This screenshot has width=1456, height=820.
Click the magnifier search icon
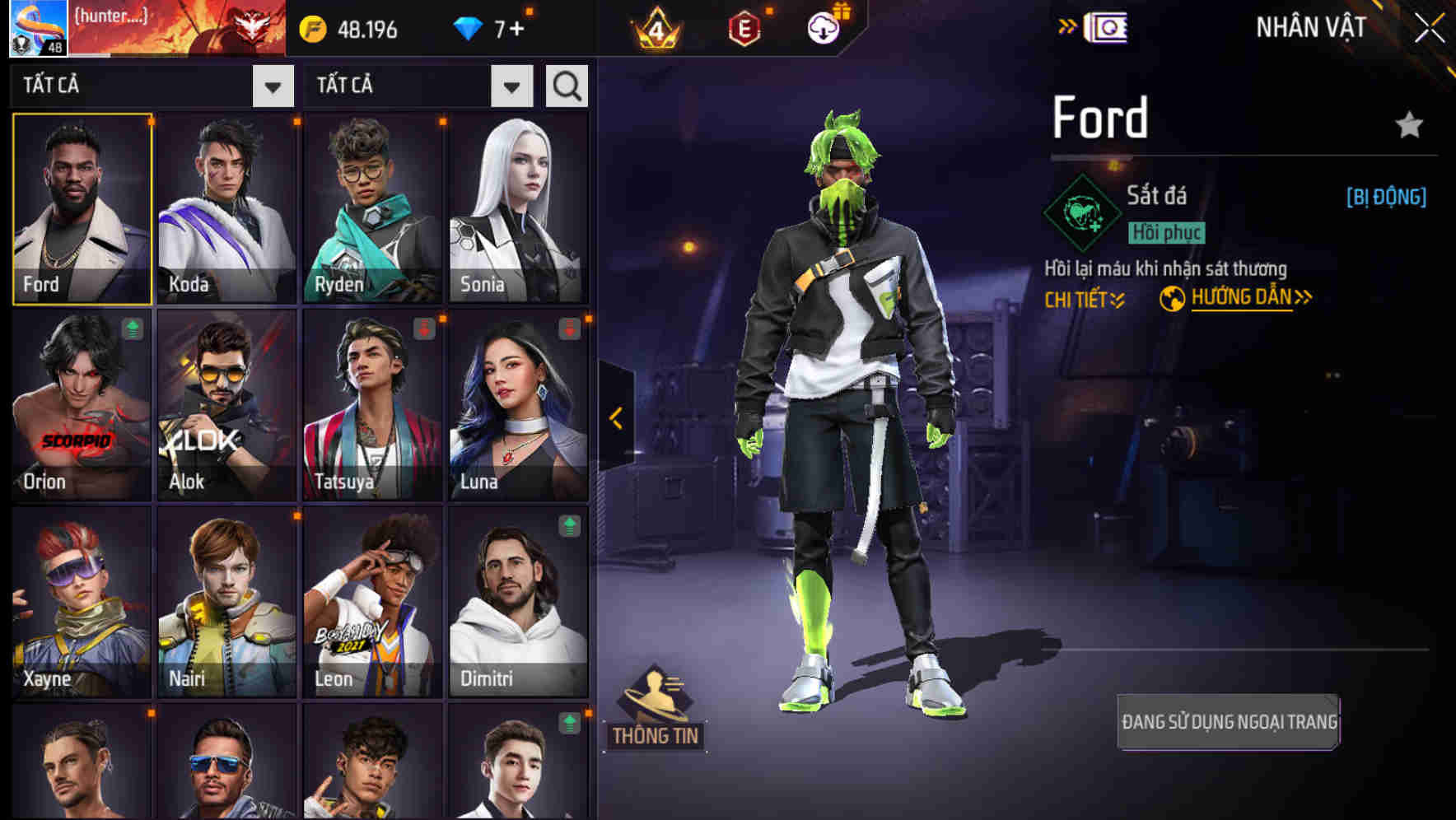click(x=566, y=85)
